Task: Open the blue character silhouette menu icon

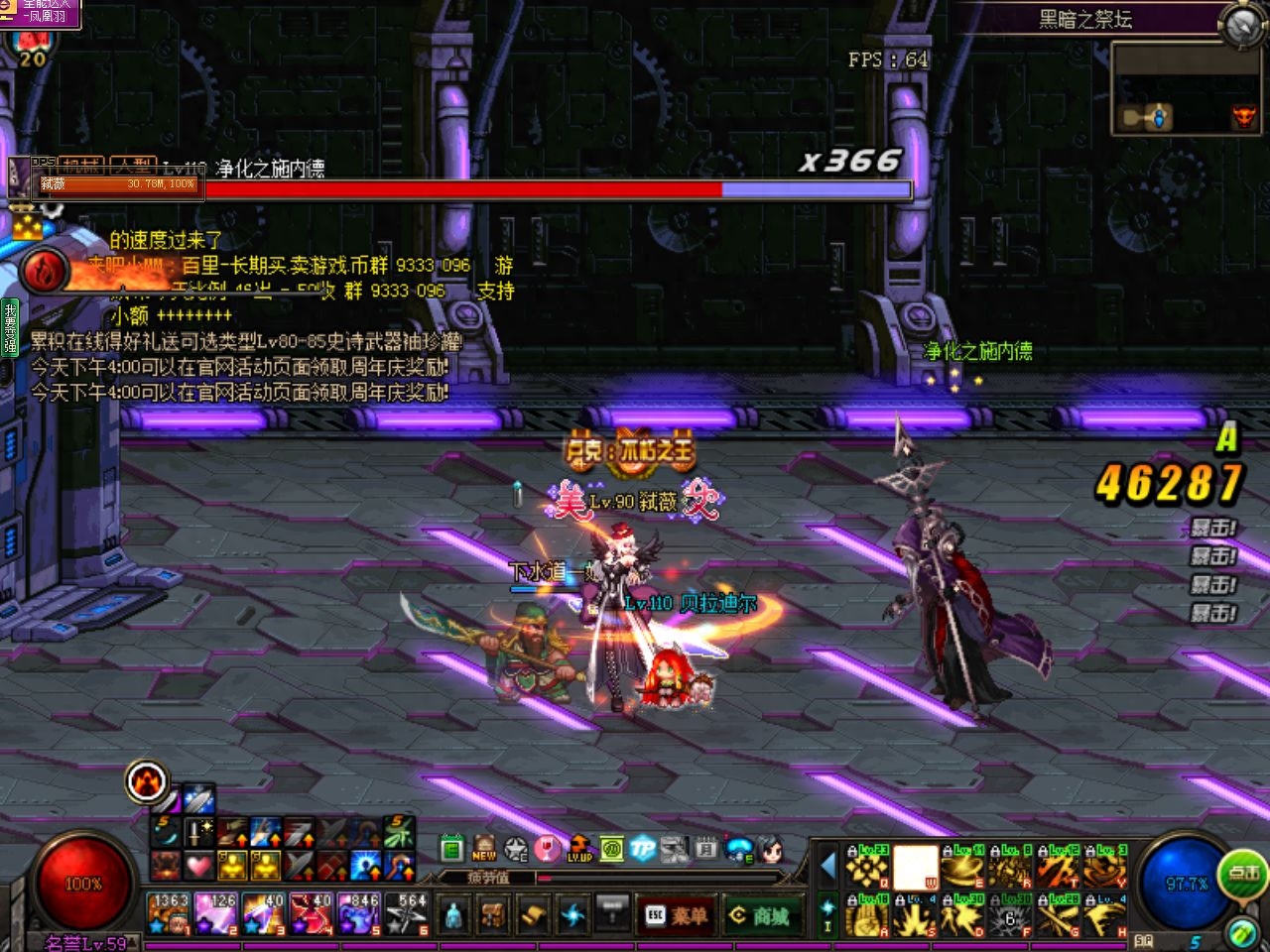Action: [453, 913]
